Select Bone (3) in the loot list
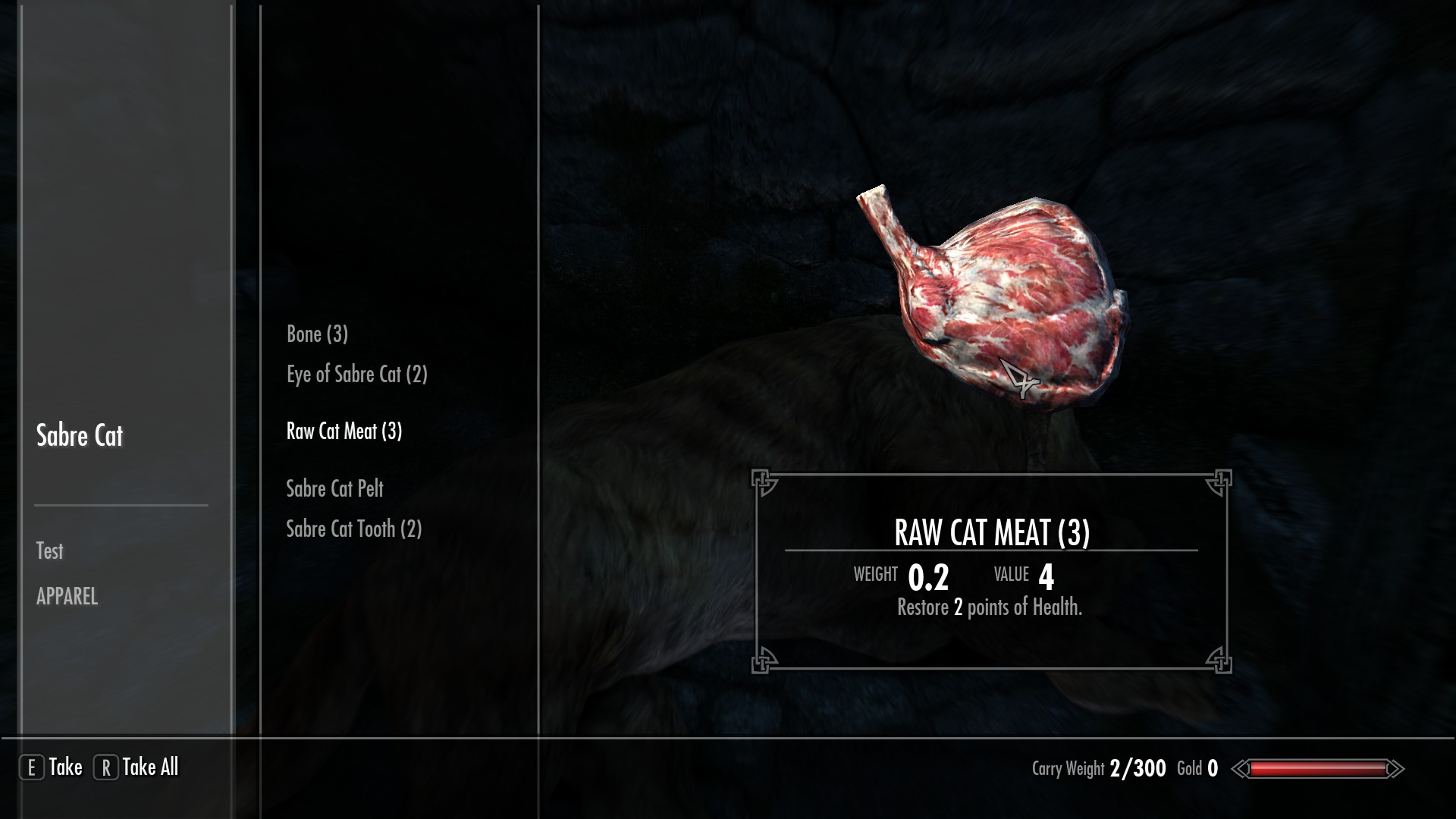The width and height of the screenshot is (1456, 819). pyautogui.click(x=317, y=334)
